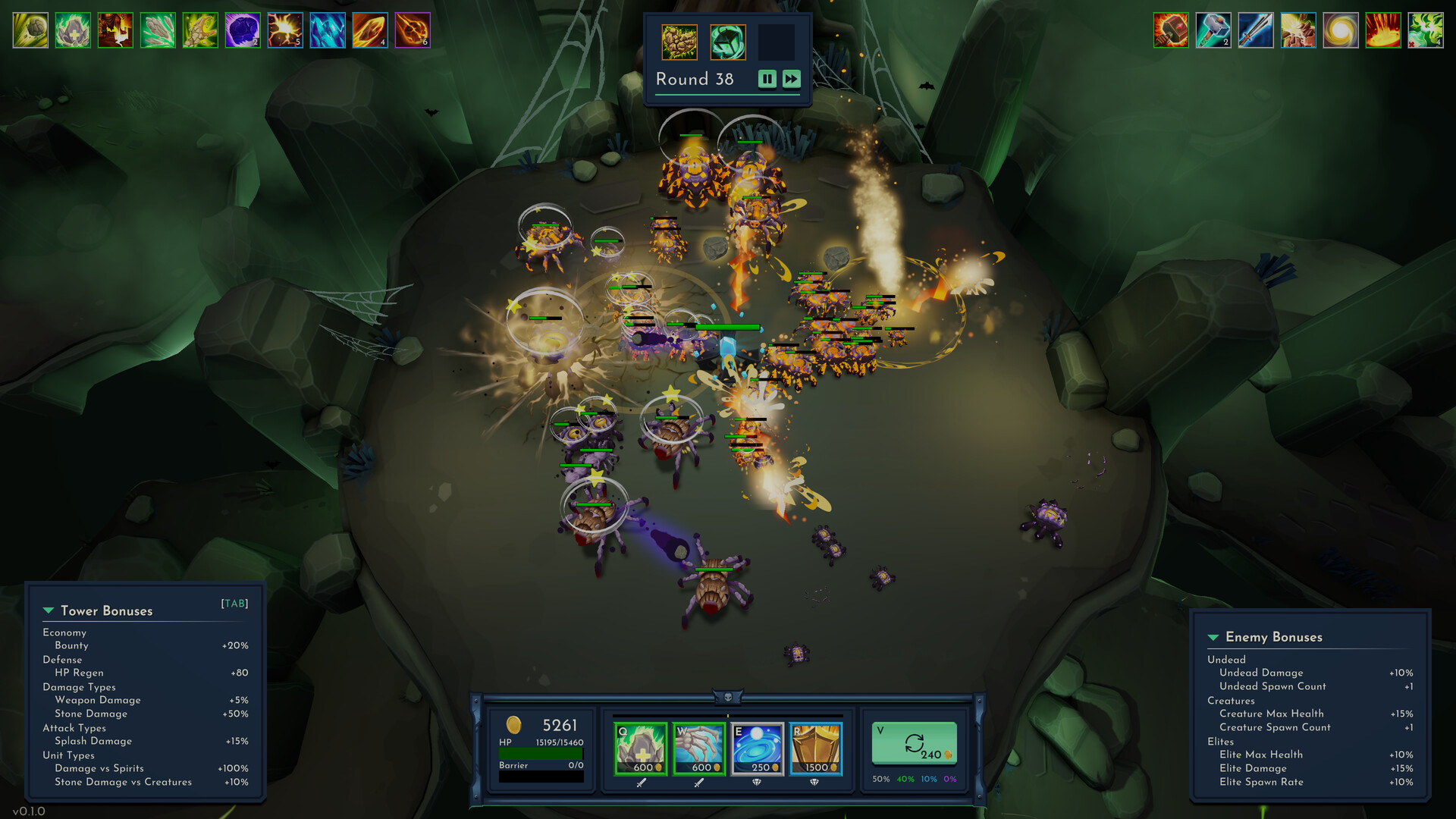Screen dimensions: 1456x819
Task: Select the teal stone hammer item
Action: click(1213, 31)
